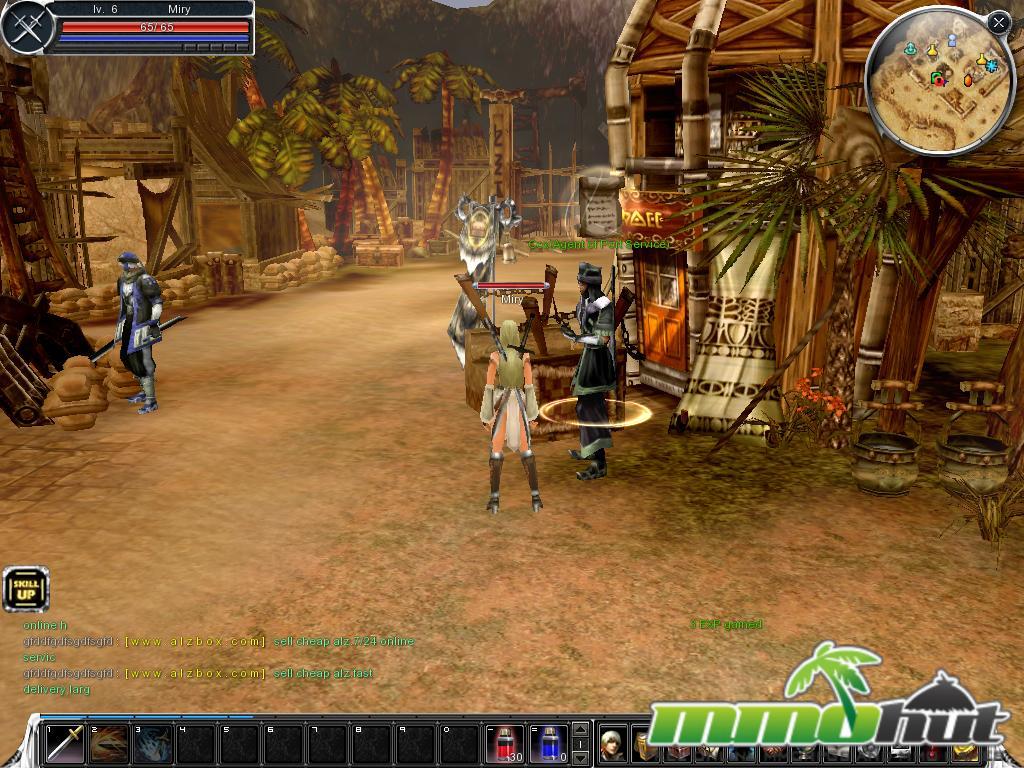Viewport: 1024px width, 768px height.
Task: Click the teal anchor marker on minimap
Action: (911, 48)
